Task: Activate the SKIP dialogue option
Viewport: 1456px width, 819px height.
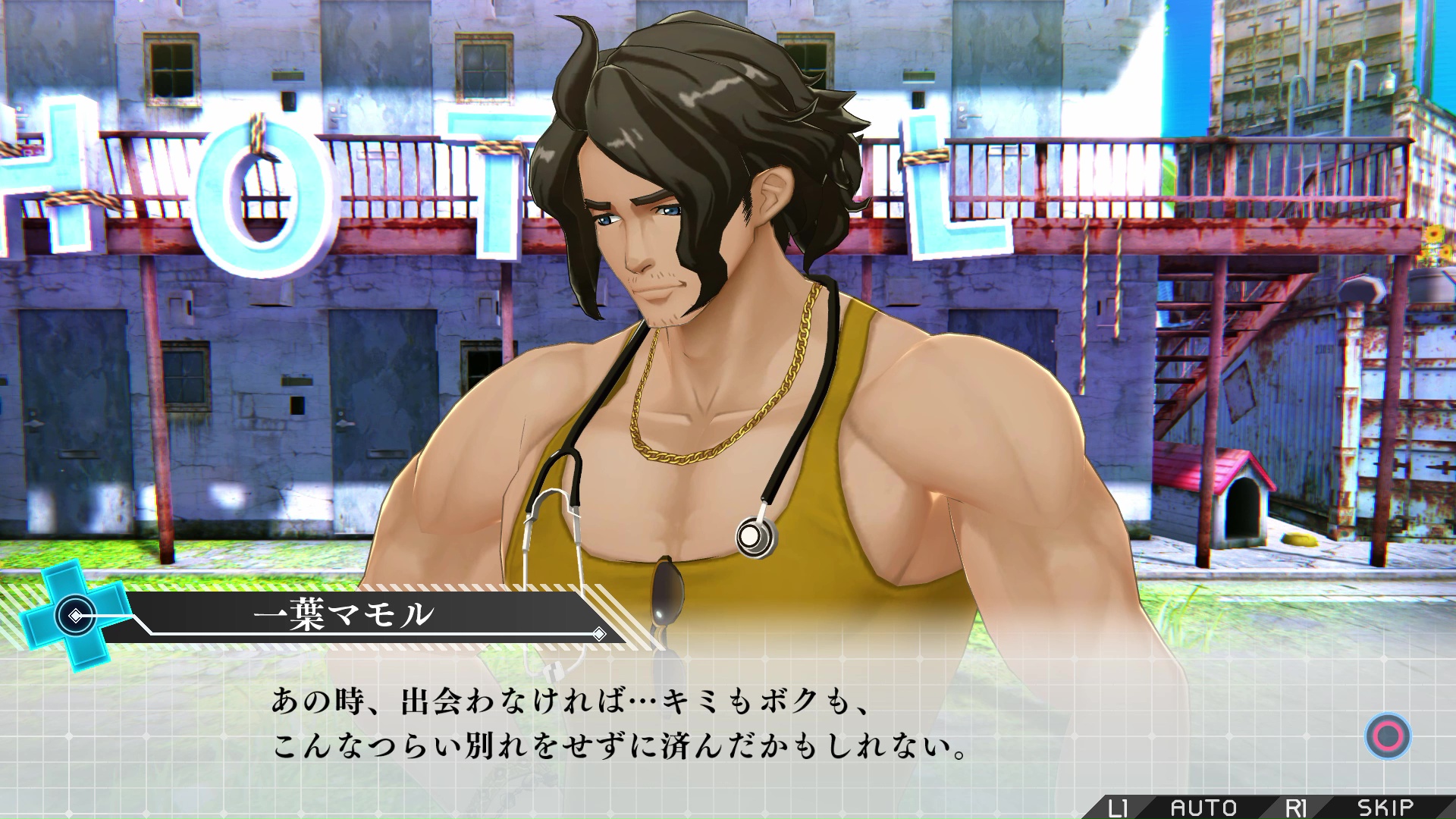Action: point(1385,807)
